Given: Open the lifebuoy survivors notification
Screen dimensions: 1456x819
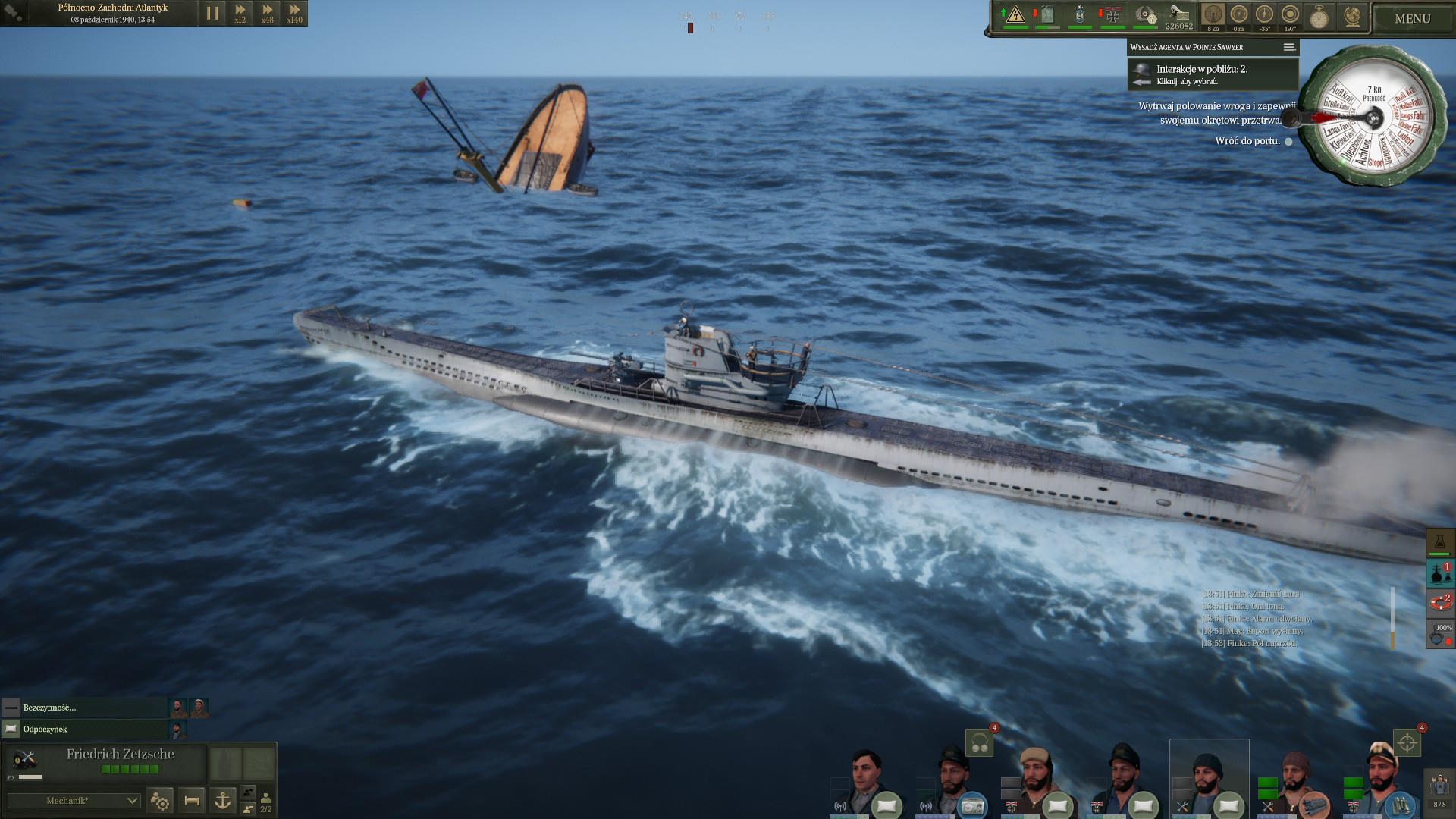Looking at the screenshot, I should coord(1439,603).
